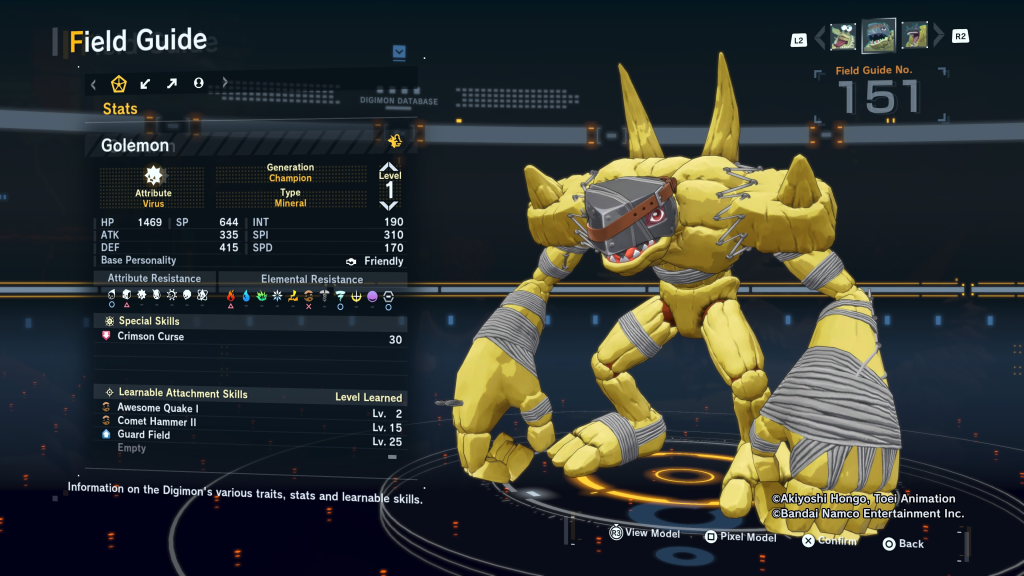Click the left arrow before the portraits
Screen dimensions: 1024x576
pos(821,38)
